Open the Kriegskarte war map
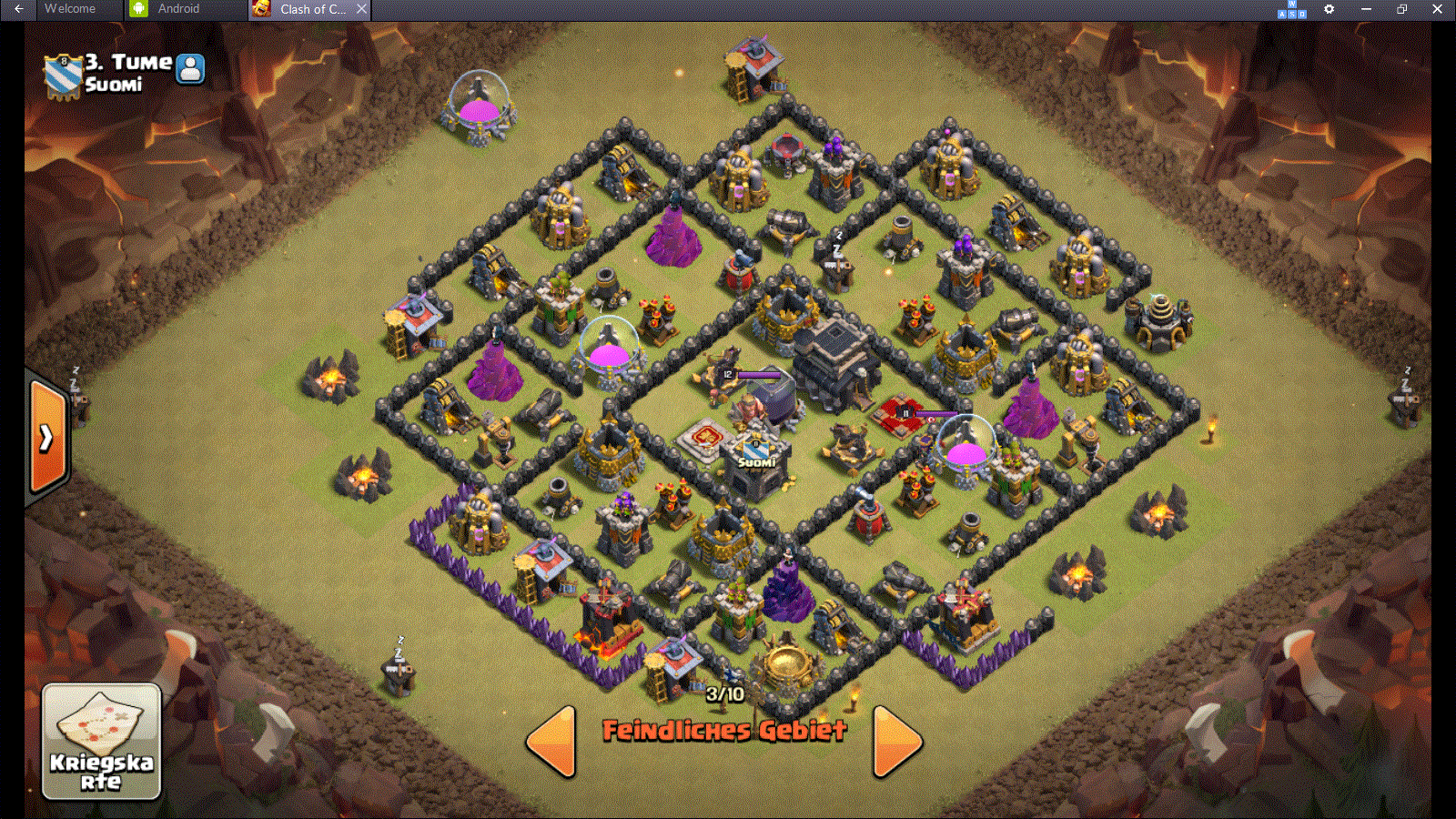This screenshot has height=819, width=1456. tap(101, 742)
